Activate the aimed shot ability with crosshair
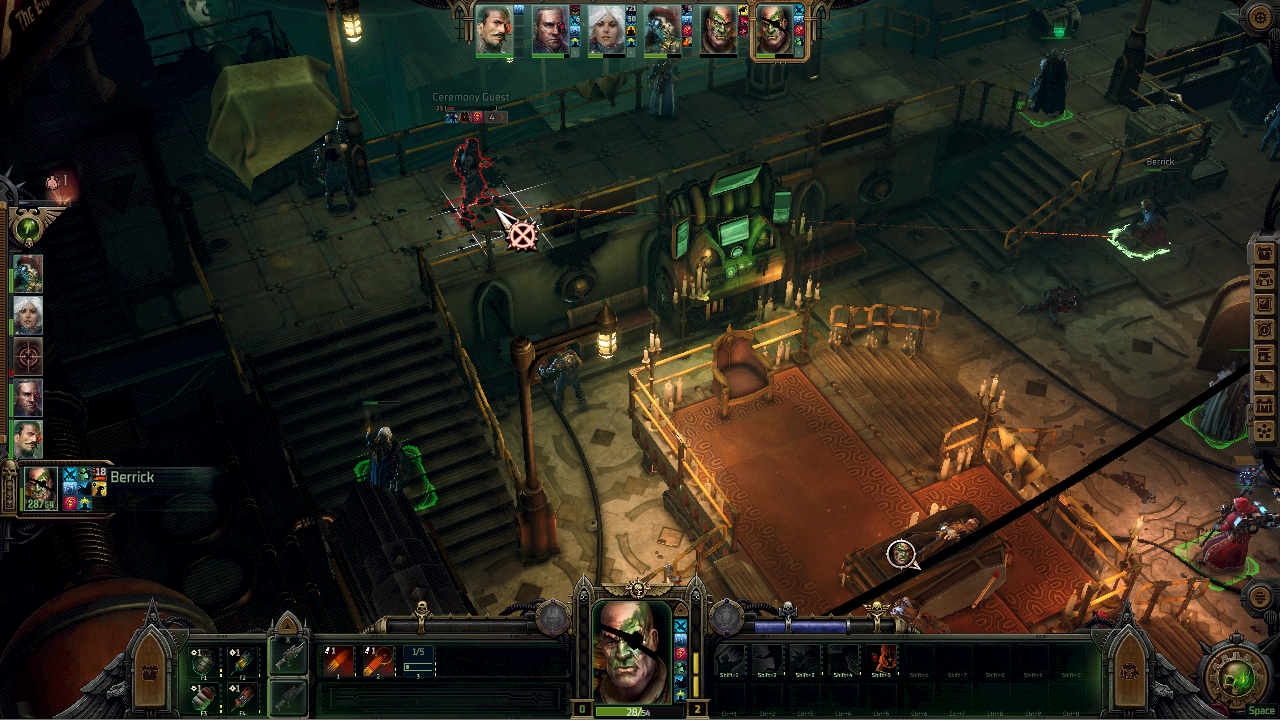The height and width of the screenshot is (720, 1280). coord(378,661)
